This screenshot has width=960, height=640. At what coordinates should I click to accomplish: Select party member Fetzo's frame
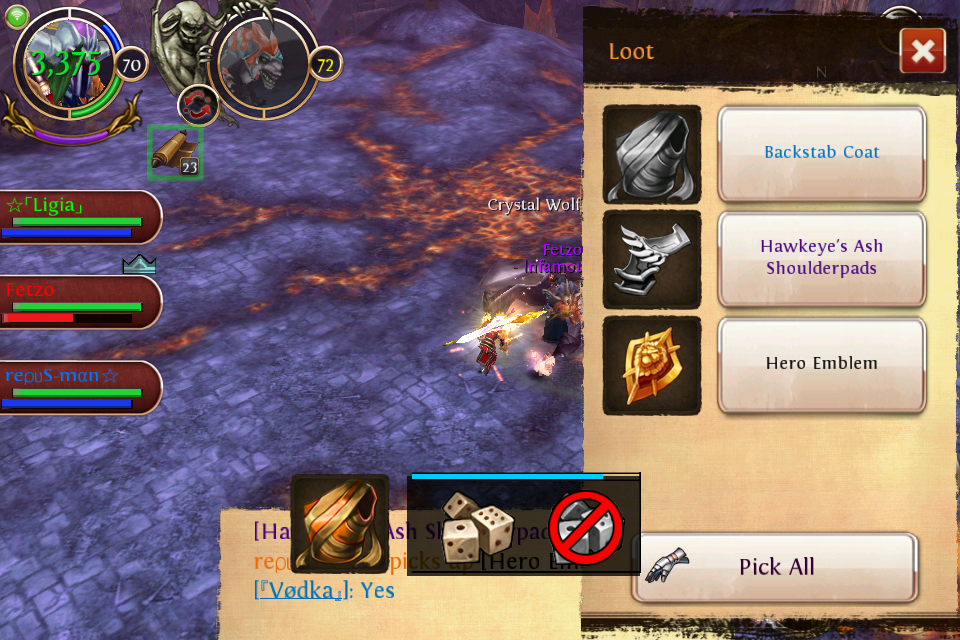(x=78, y=301)
